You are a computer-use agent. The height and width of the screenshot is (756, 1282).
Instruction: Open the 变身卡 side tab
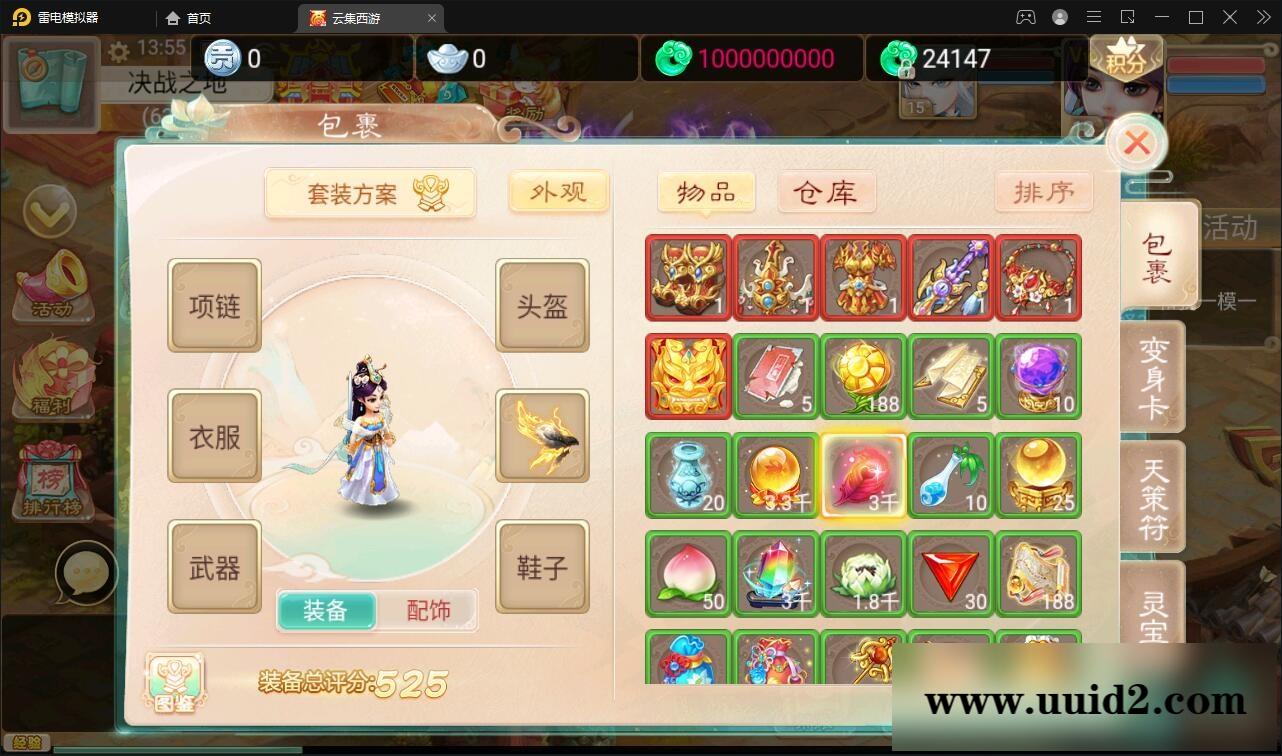pos(1156,377)
